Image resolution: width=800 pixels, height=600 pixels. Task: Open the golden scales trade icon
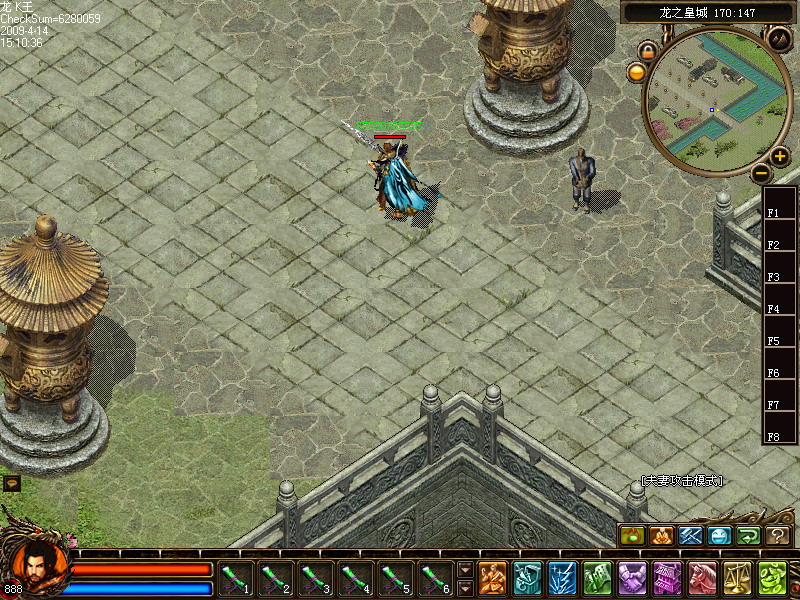pyautogui.click(x=737, y=578)
